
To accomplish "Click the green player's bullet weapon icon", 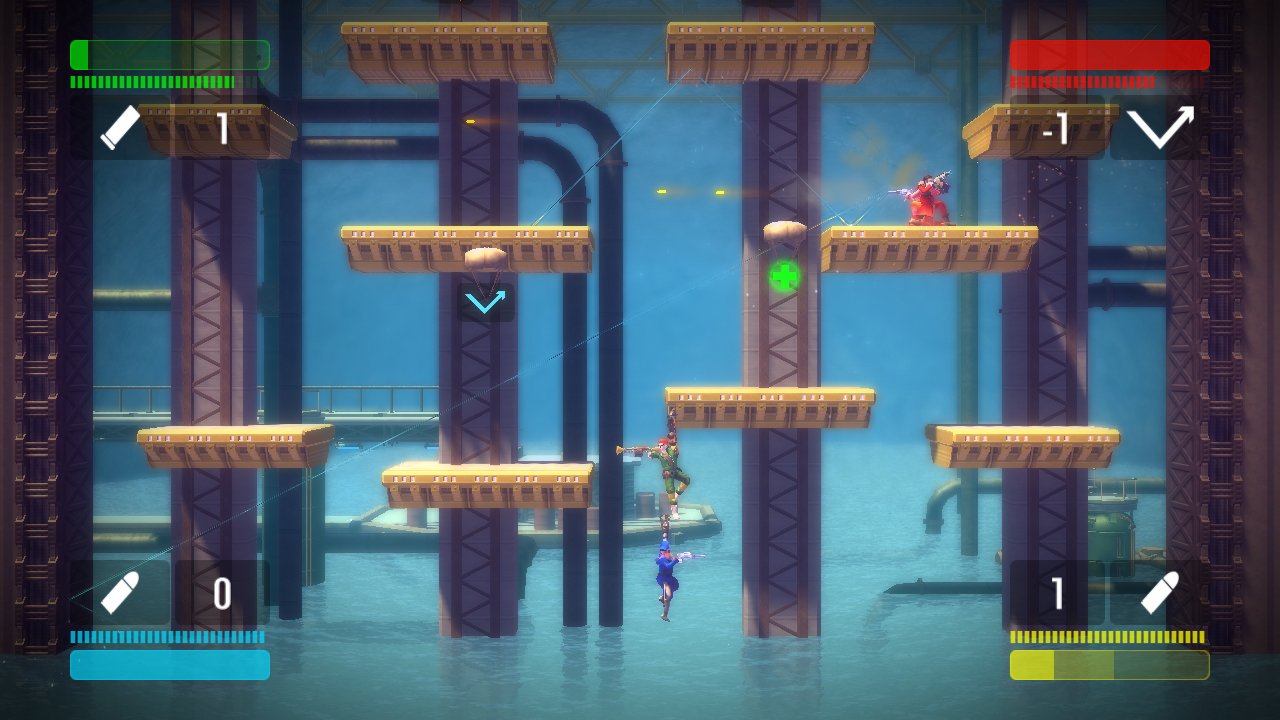I will pyautogui.click(x=121, y=128).
